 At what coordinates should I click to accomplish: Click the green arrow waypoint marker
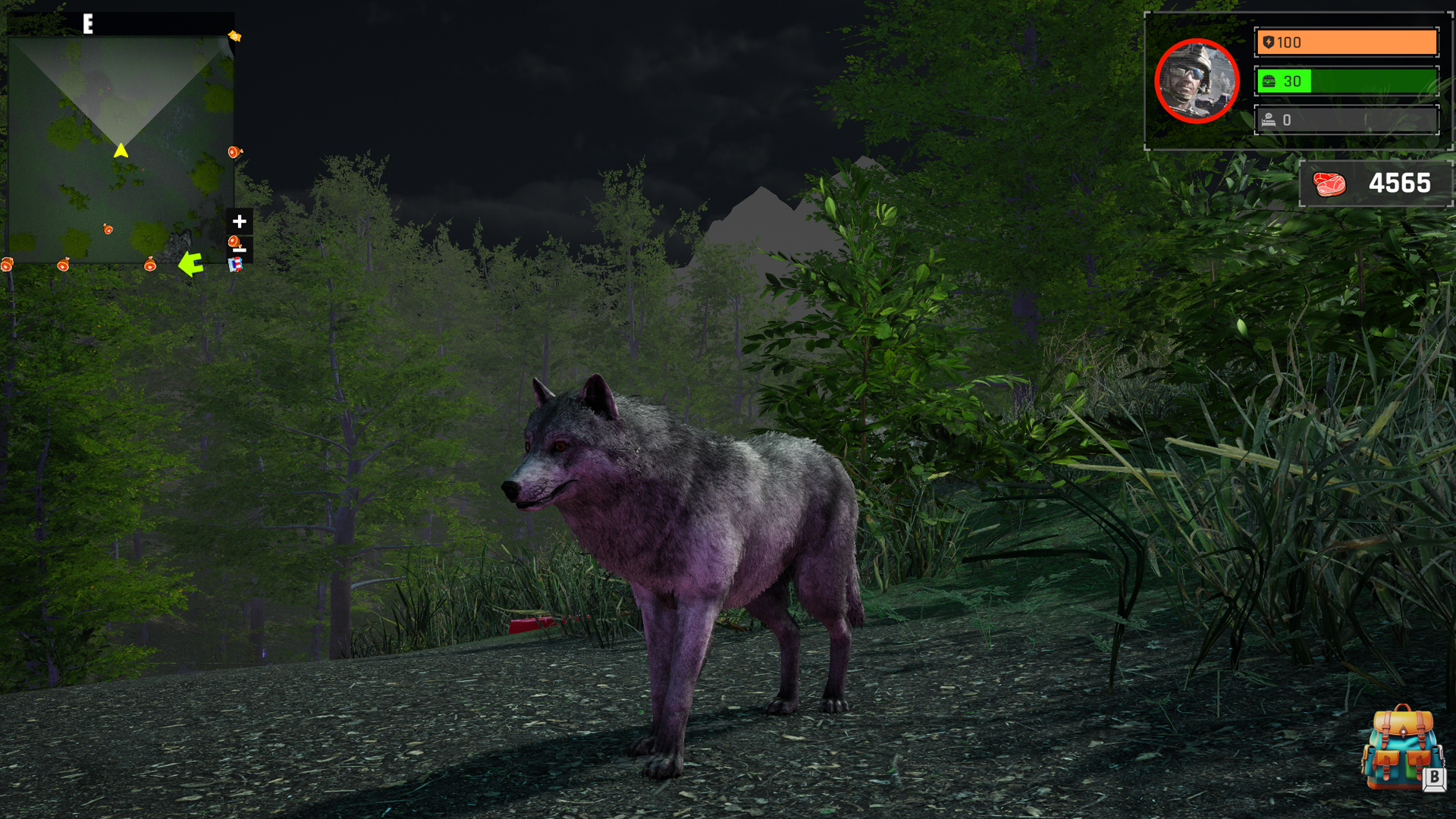point(191,264)
